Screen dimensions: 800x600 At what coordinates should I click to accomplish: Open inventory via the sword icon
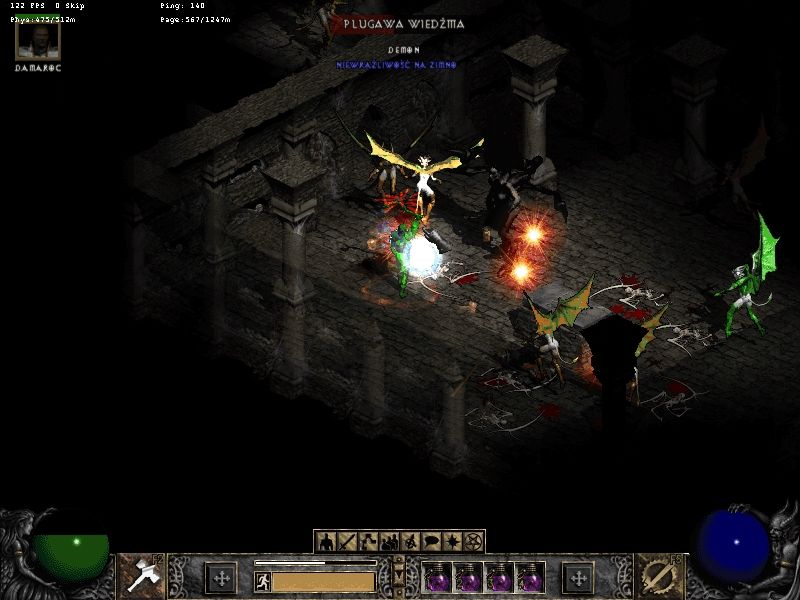pyautogui.click(x=347, y=542)
